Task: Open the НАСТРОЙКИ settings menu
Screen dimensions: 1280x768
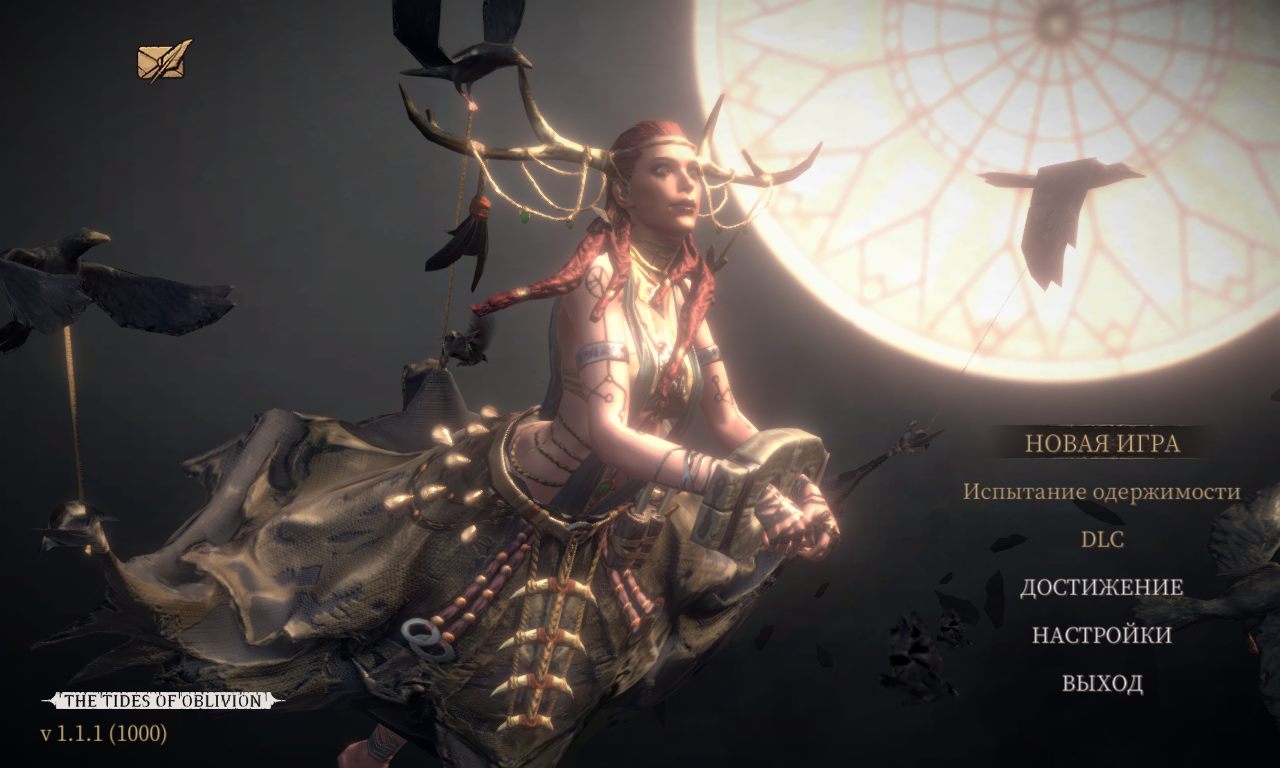Action: pyautogui.click(x=1101, y=635)
